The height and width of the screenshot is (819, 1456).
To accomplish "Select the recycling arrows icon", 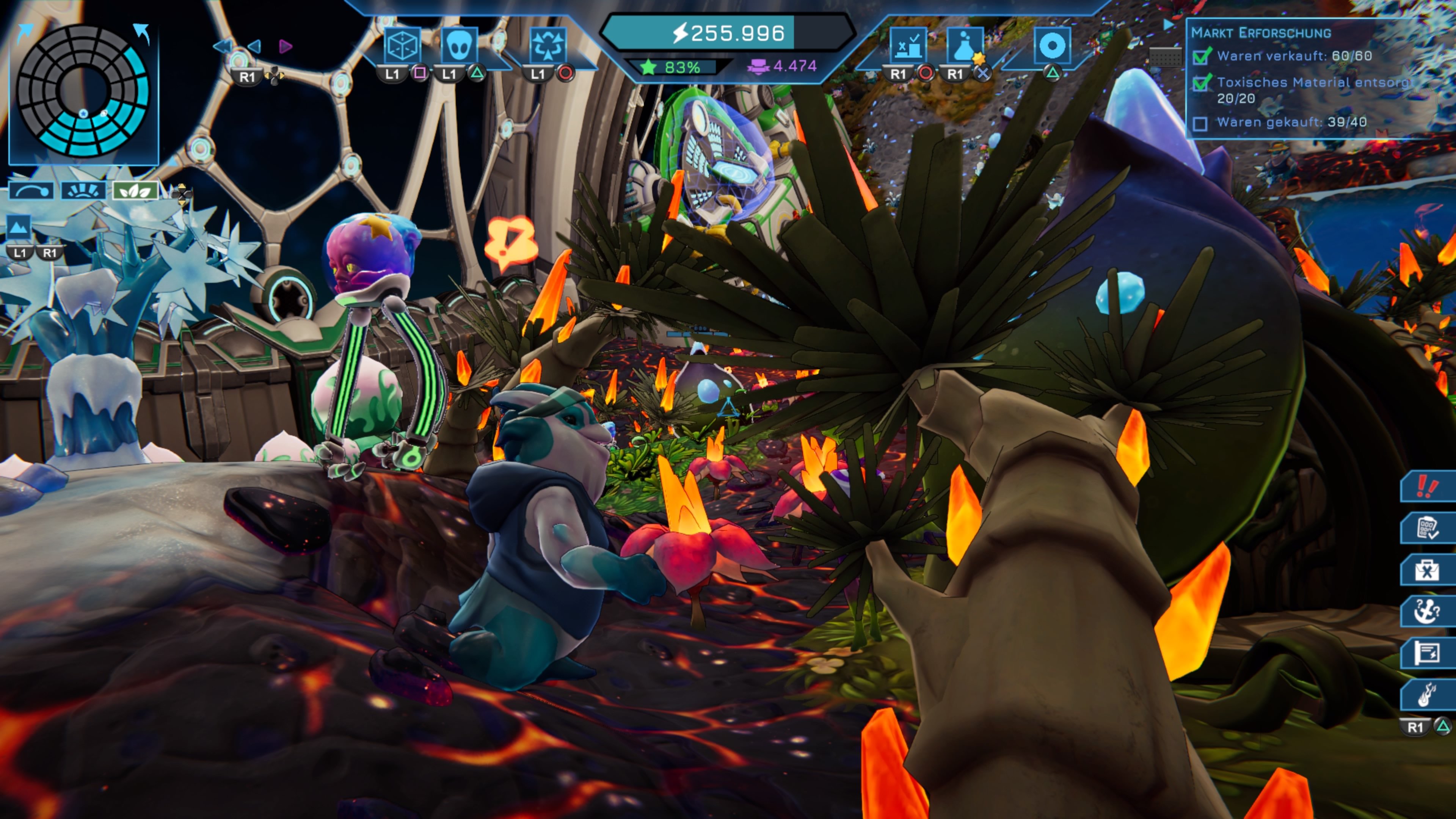I will [547, 45].
